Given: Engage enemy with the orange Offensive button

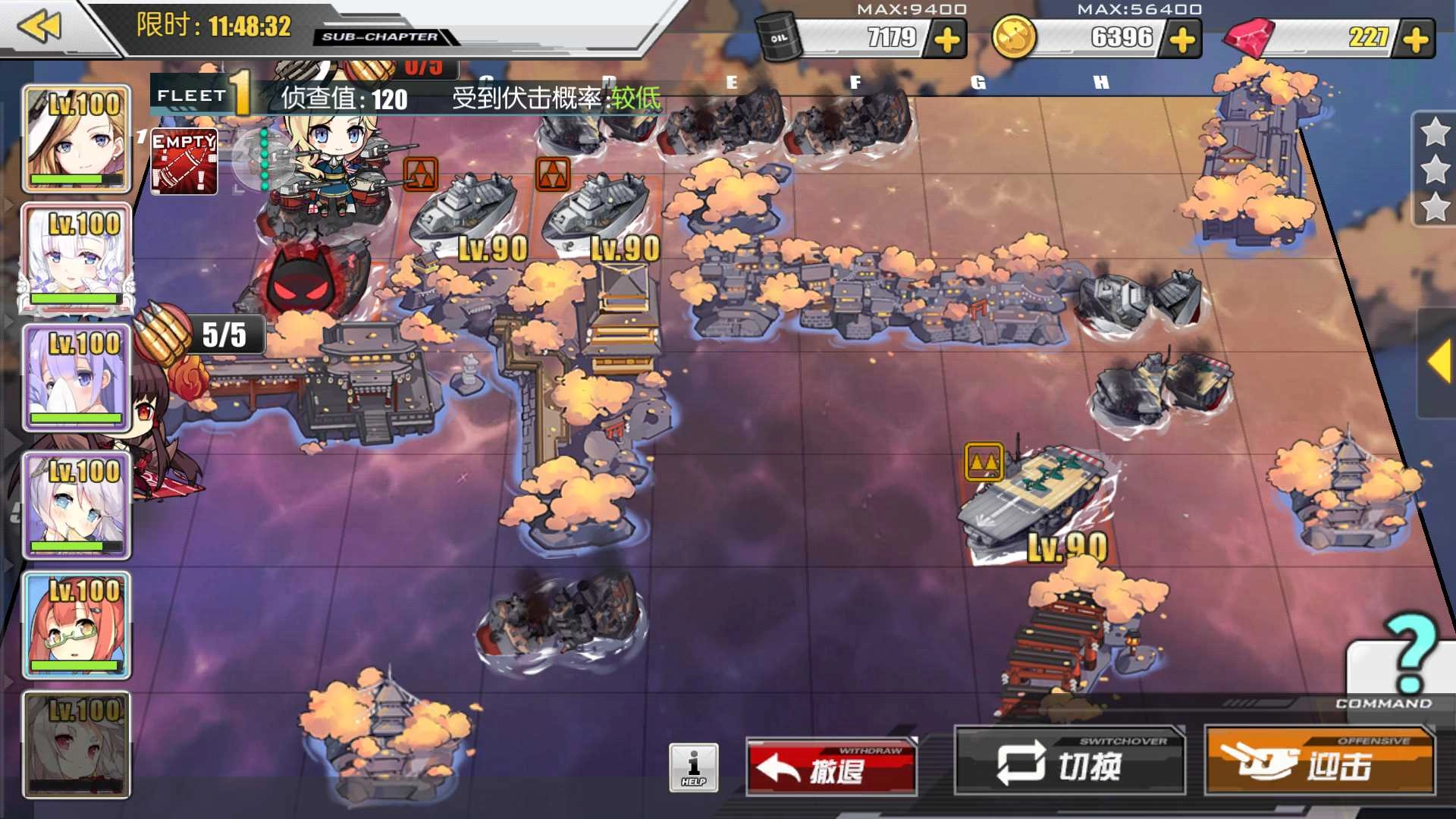Looking at the screenshot, I should point(1319,763).
